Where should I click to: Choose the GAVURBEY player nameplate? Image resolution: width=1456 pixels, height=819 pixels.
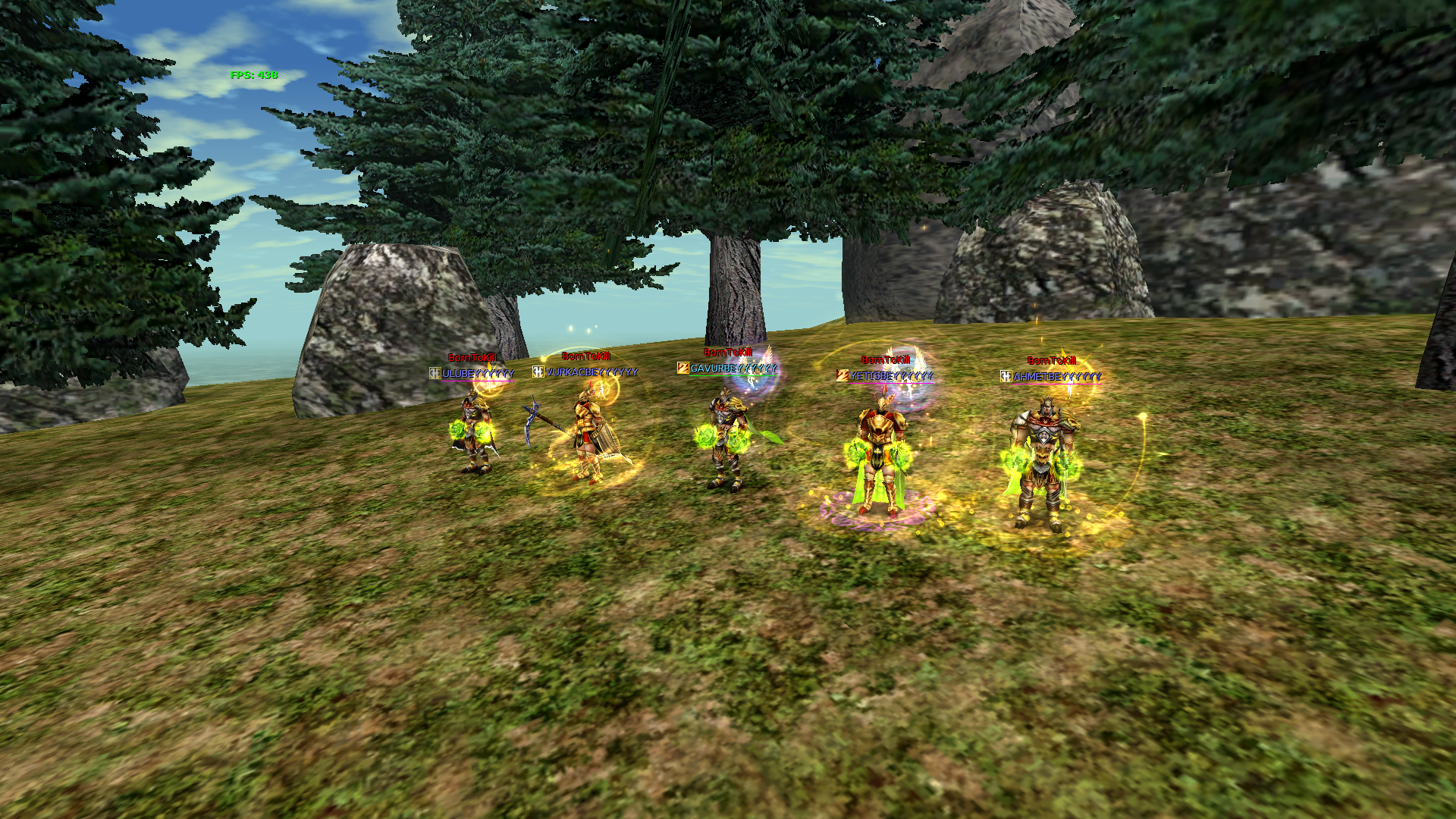click(x=733, y=369)
